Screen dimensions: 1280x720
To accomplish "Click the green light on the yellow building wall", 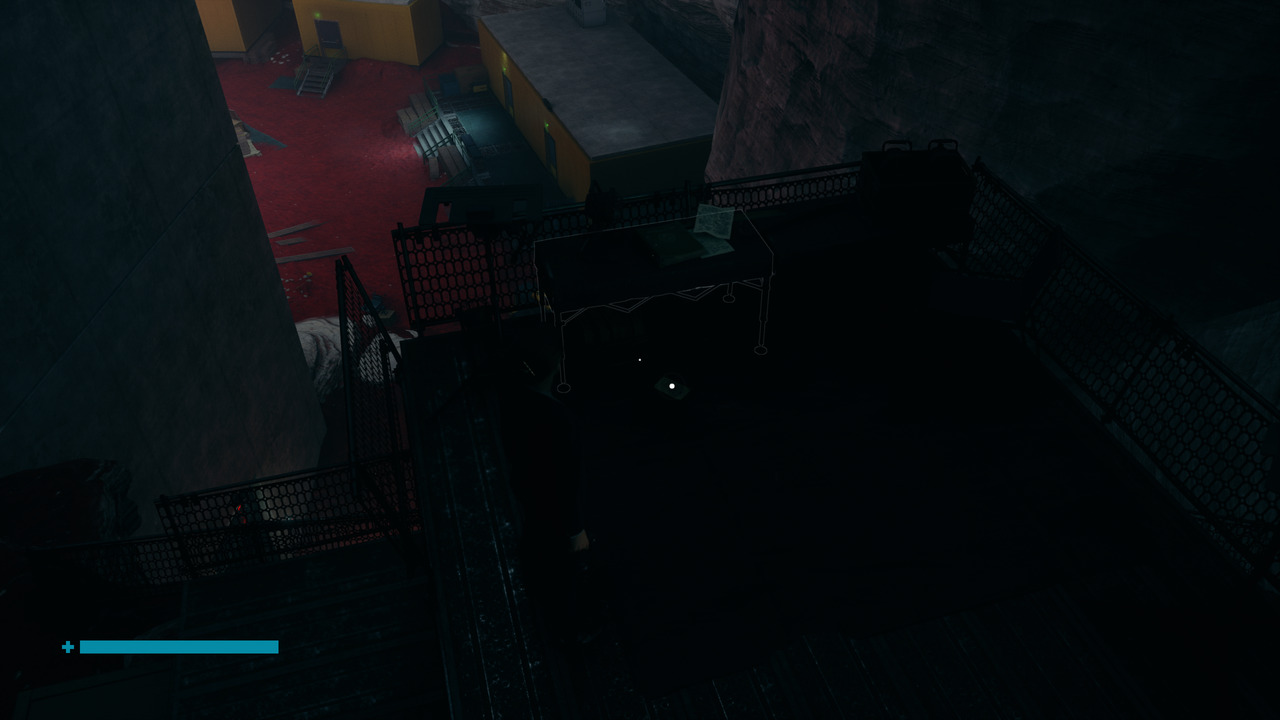I will (x=545, y=124).
